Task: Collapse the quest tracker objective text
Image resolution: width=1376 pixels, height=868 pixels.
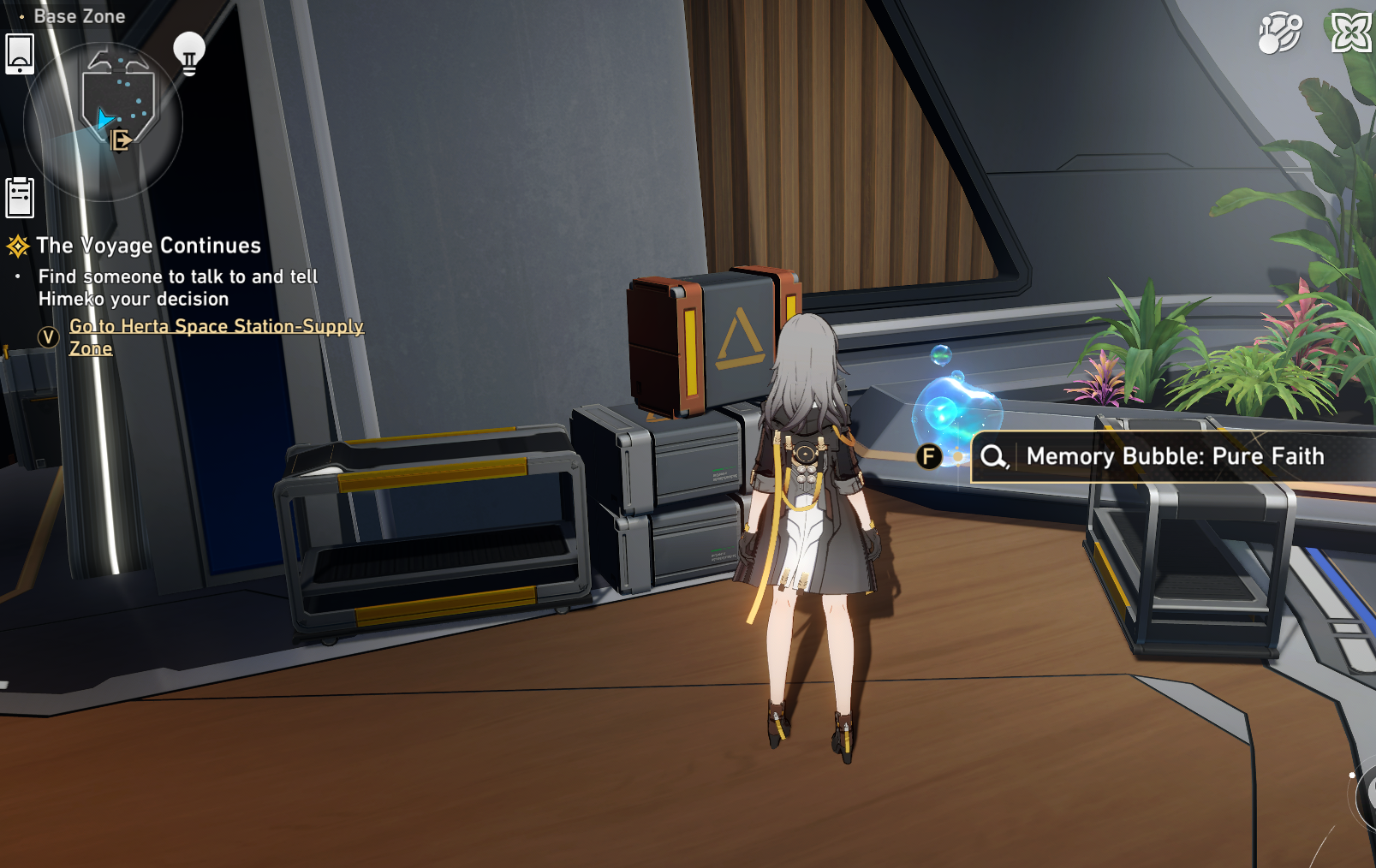Action: tap(176, 288)
